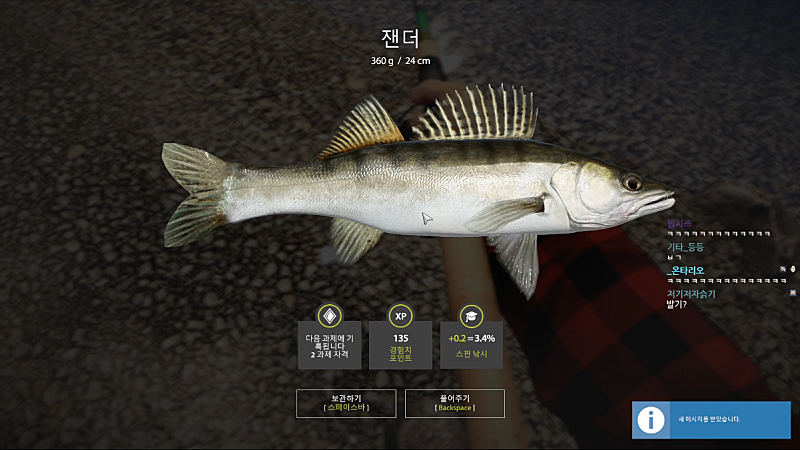Select chat player 기타_등등
The width and height of the screenshot is (800, 450).
click(685, 246)
